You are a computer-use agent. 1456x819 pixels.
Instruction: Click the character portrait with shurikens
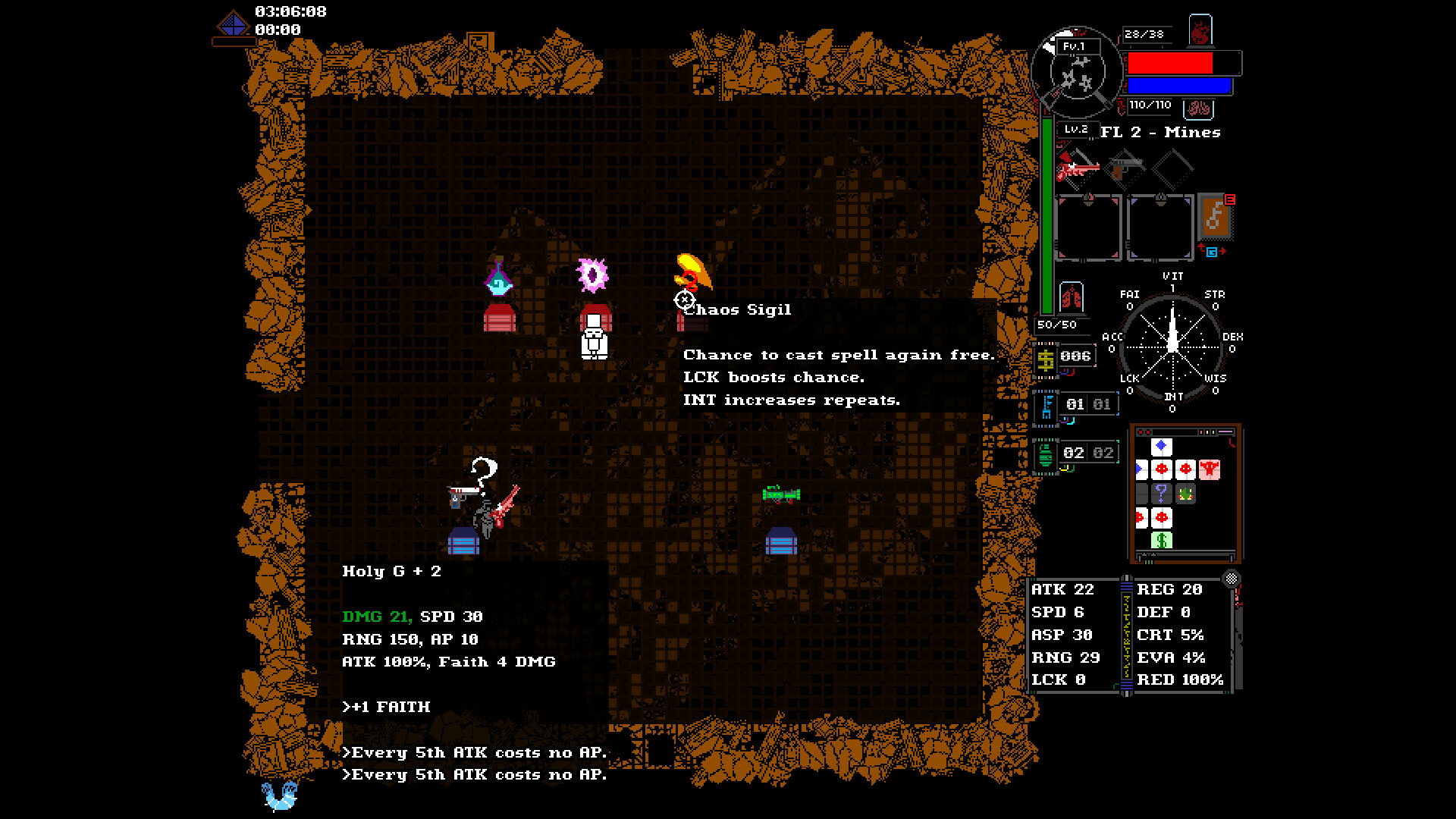tap(1076, 73)
